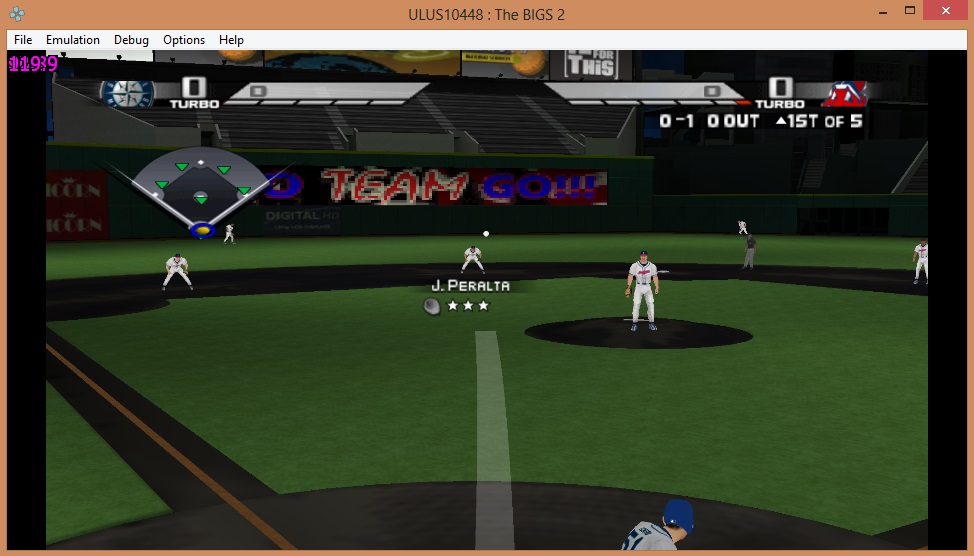The height and width of the screenshot is (556, 974).
Task: Select the Mariners team logo
Action: click(127, 94)
